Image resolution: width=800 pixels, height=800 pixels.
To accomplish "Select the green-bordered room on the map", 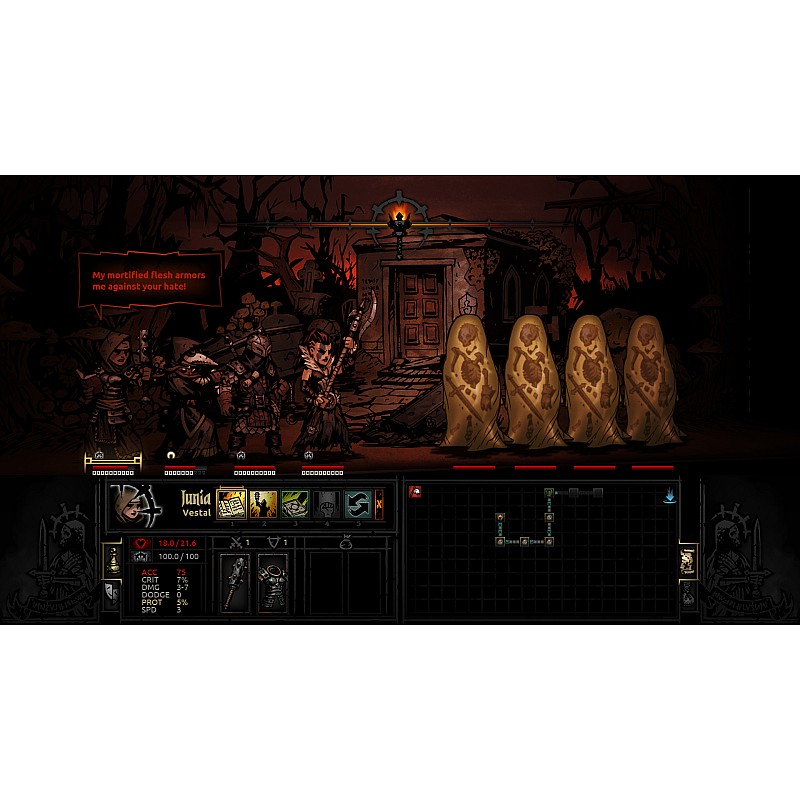I will (x=549, y=493).
